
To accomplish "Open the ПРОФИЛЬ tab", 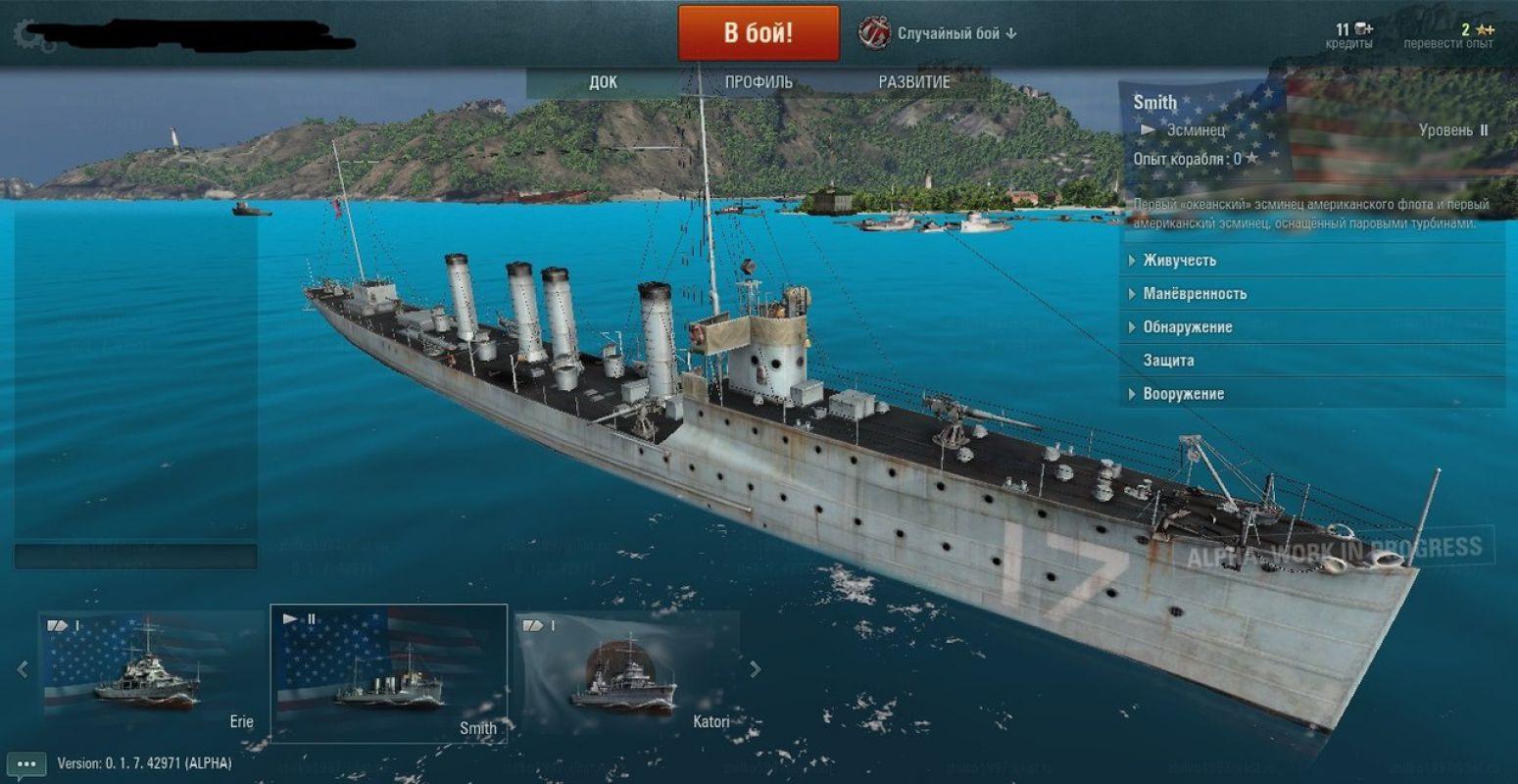I will pyautogui.click(x=759, y=82).
